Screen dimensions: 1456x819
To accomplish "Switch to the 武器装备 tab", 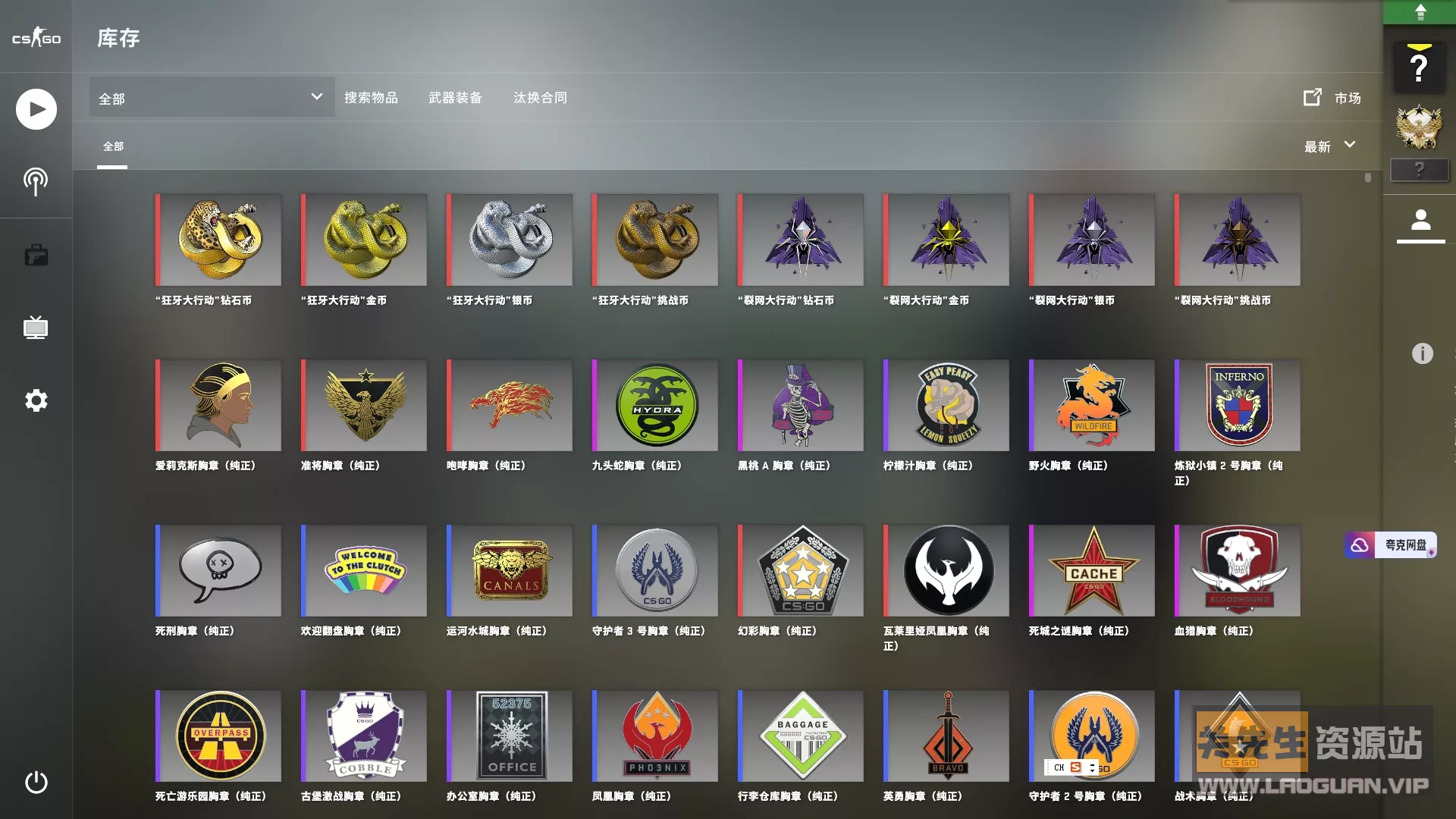I will coord(456,97).
